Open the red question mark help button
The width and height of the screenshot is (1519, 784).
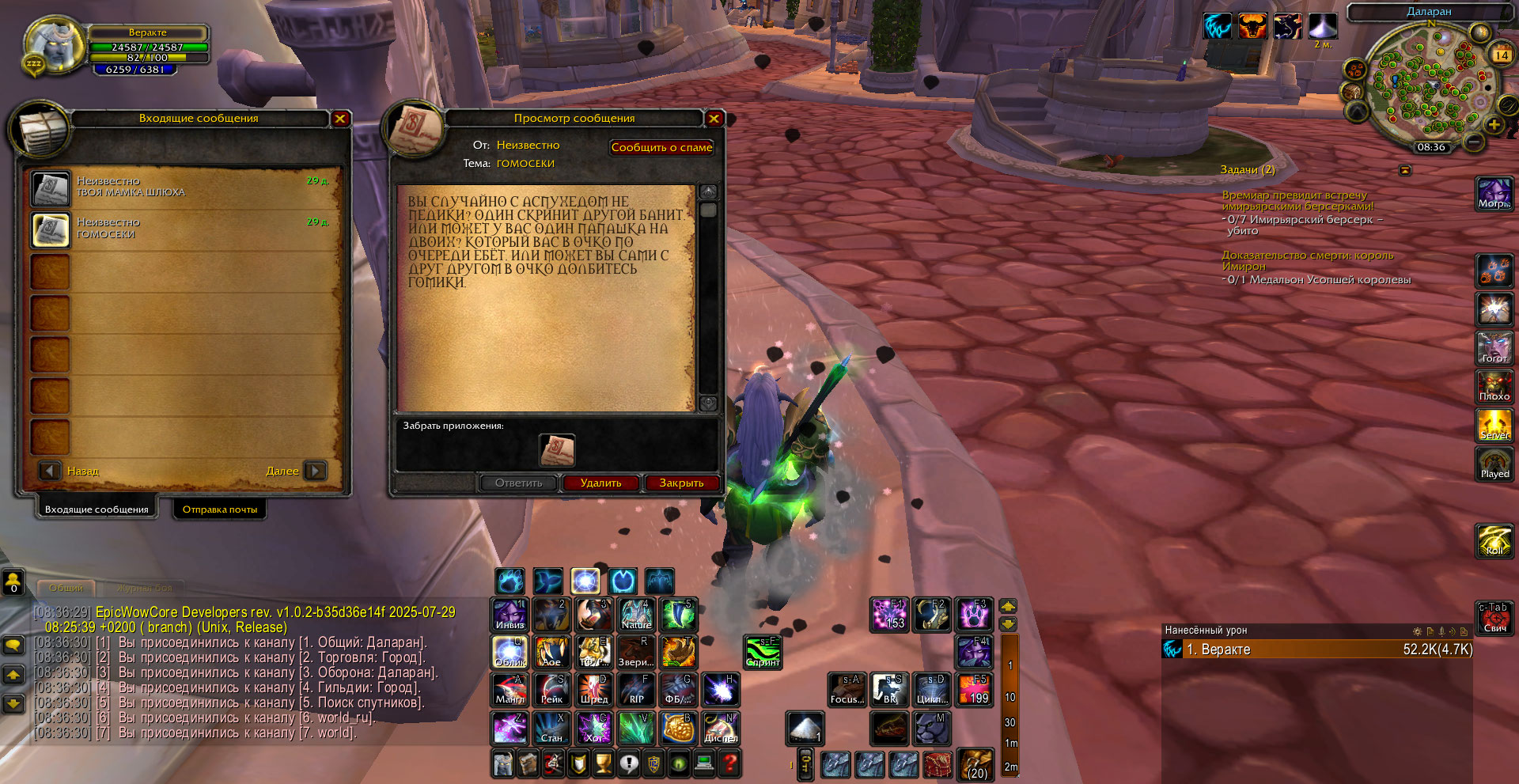[x=730, y=763]
